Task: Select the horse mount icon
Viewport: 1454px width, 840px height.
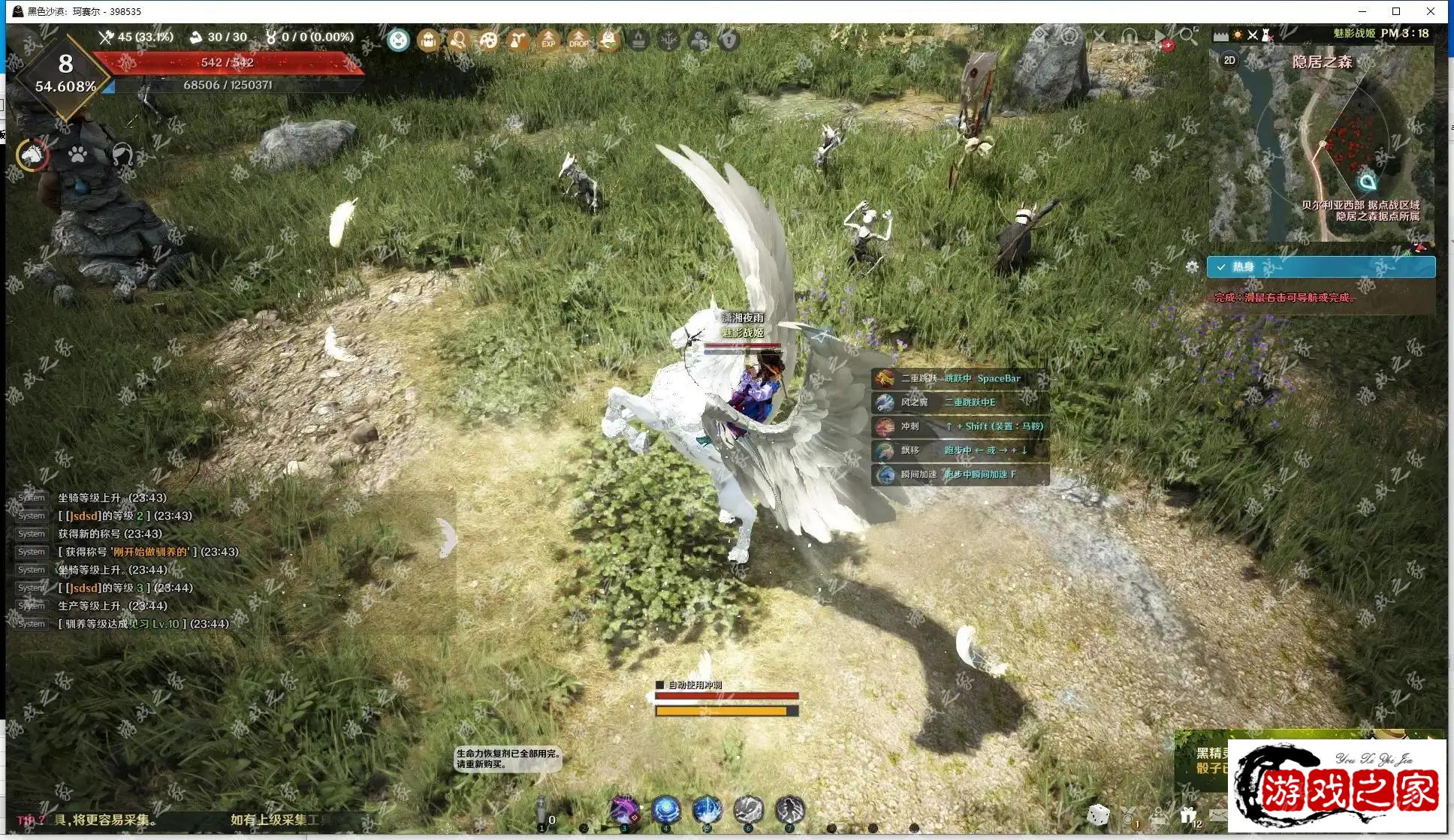Action: tap(32, 155)
